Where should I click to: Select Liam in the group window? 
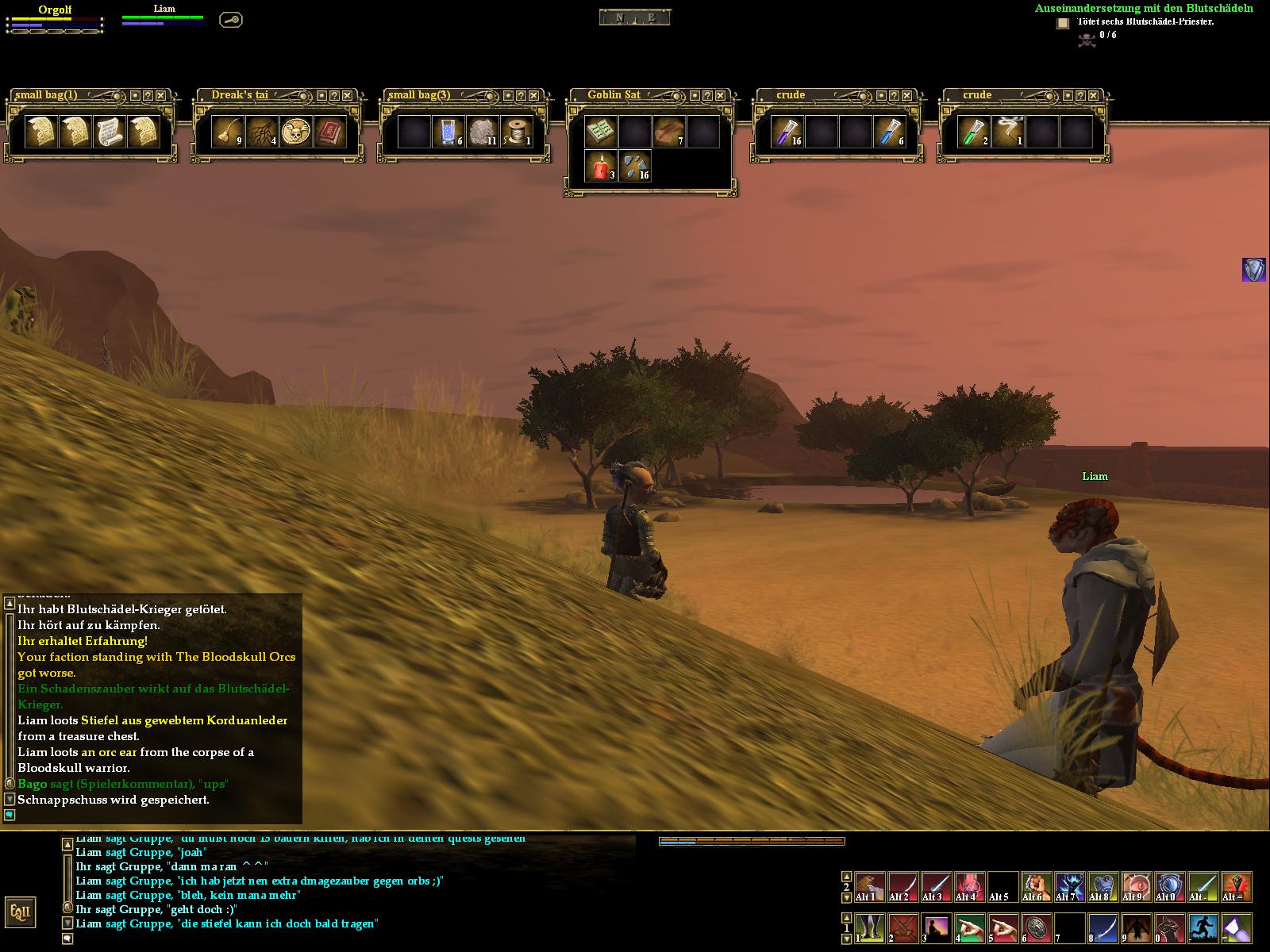click(x=164, y=9)
